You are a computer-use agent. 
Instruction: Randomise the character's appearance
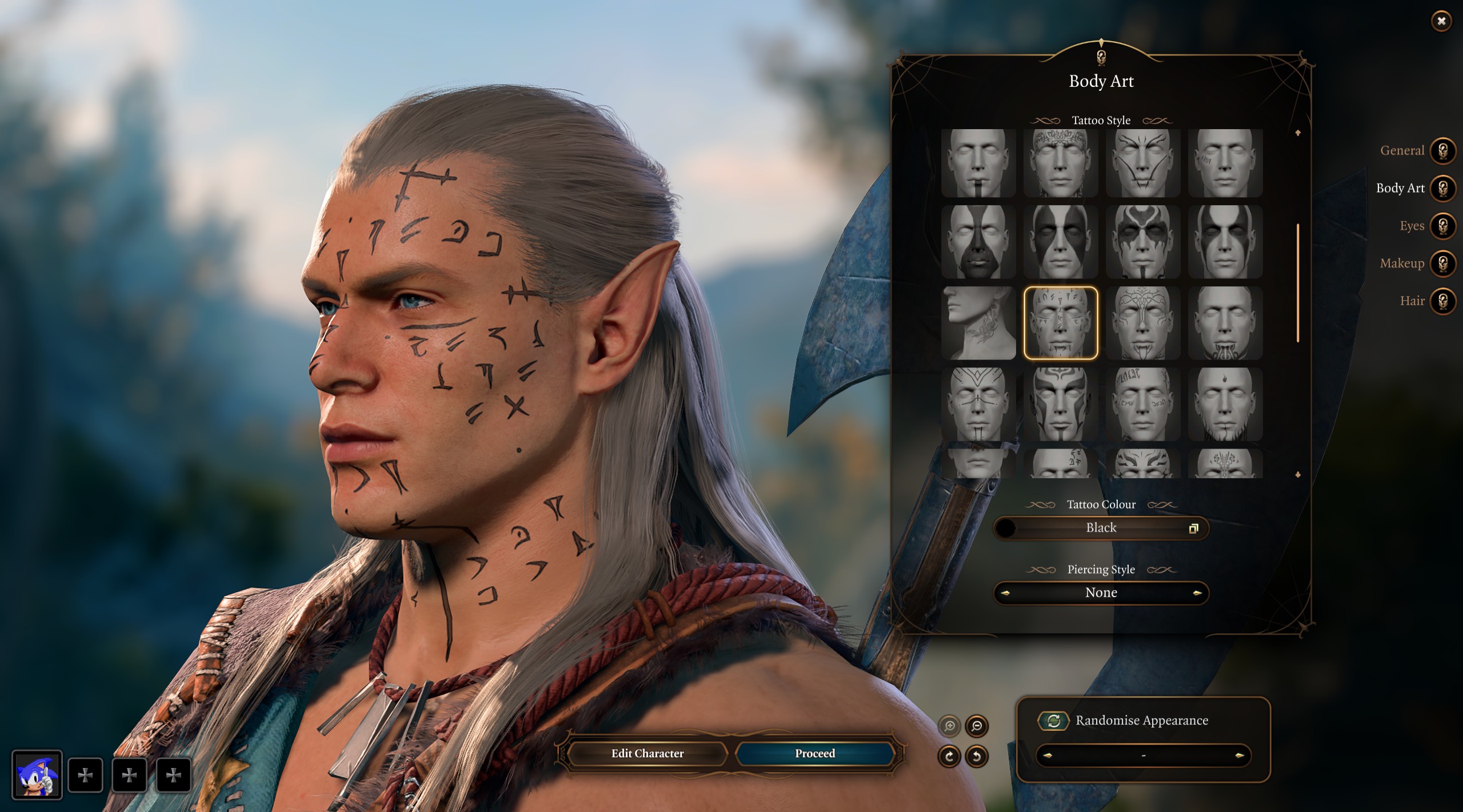coord(1053,721)
